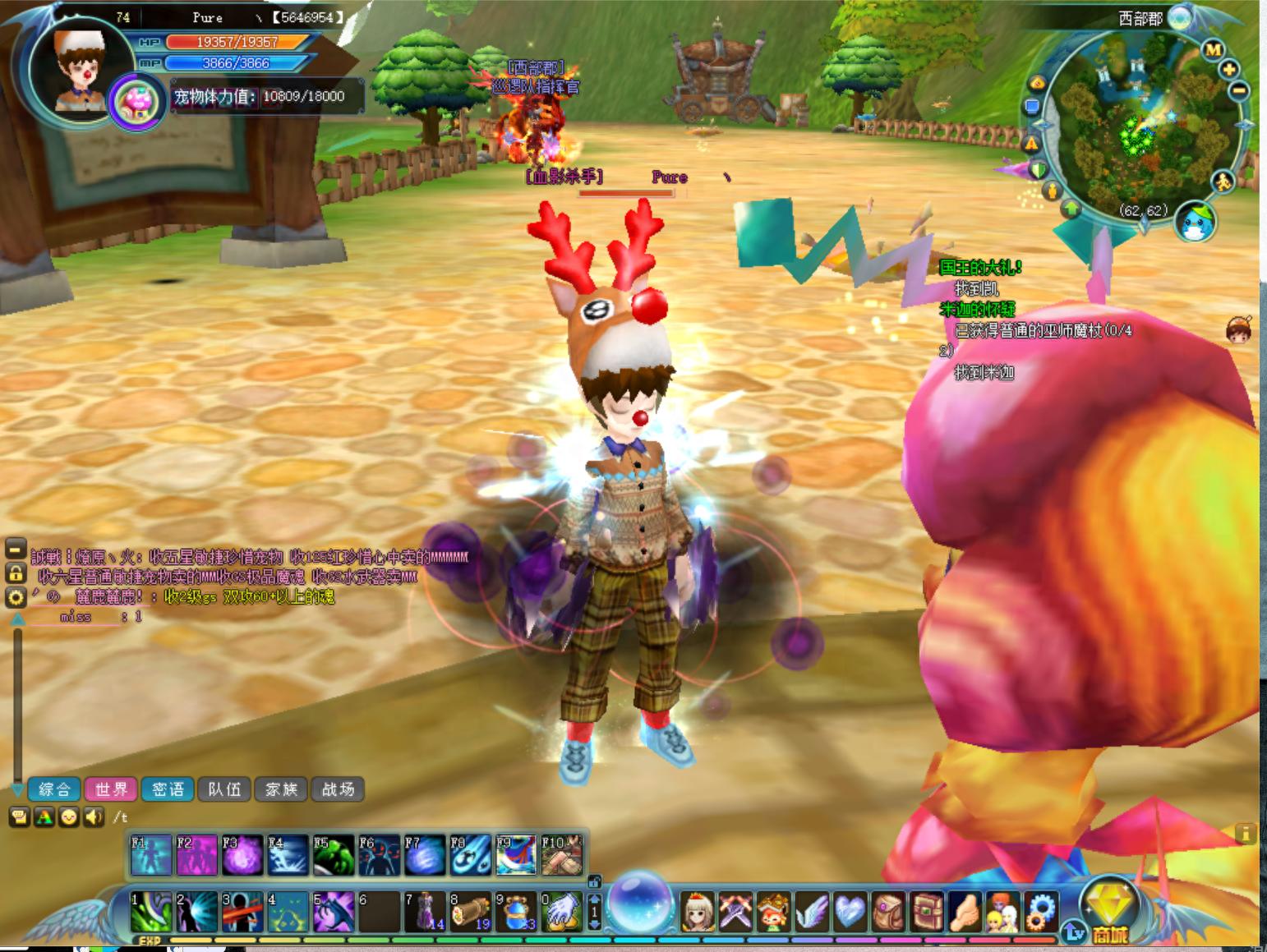Toggle the auto-run walking figure icon

pyautogui.click(x=1223, y=182)
